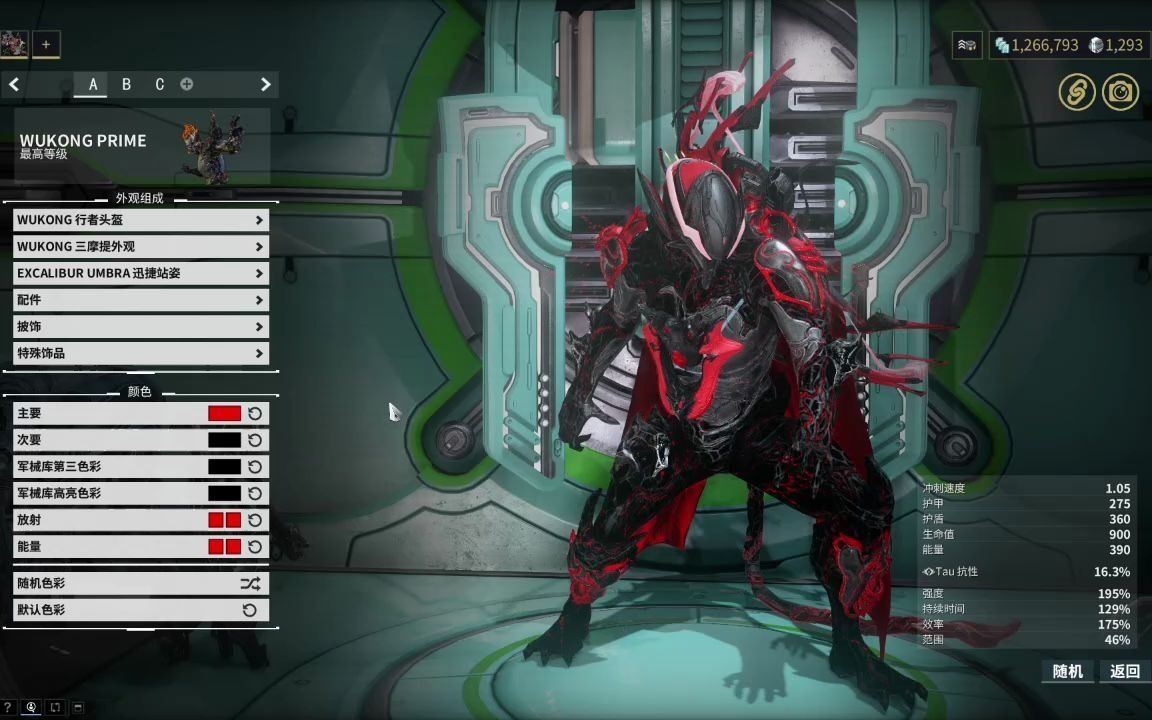The height and width of the screenshot is (720, 1152).
Task: Switch to appearance config C
Action: [x=159, y=85]
